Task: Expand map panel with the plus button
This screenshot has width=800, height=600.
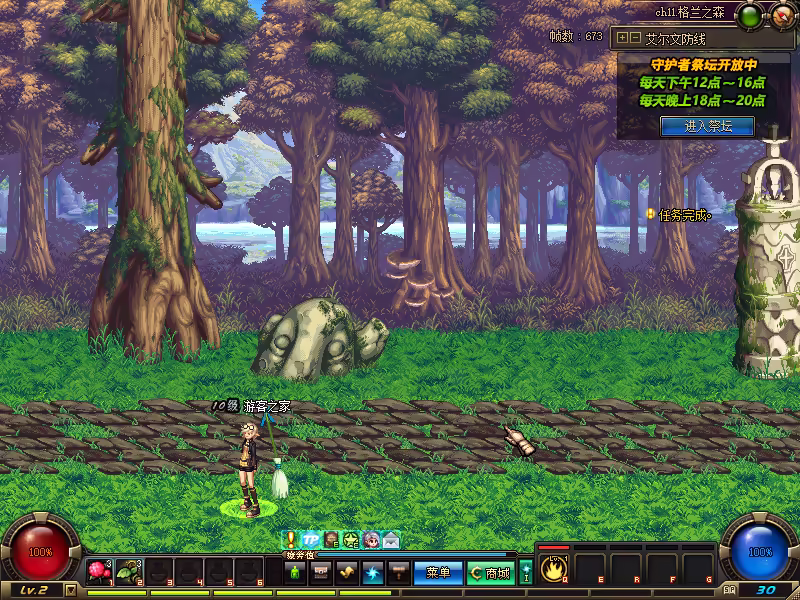Action: tap(623, 38)
